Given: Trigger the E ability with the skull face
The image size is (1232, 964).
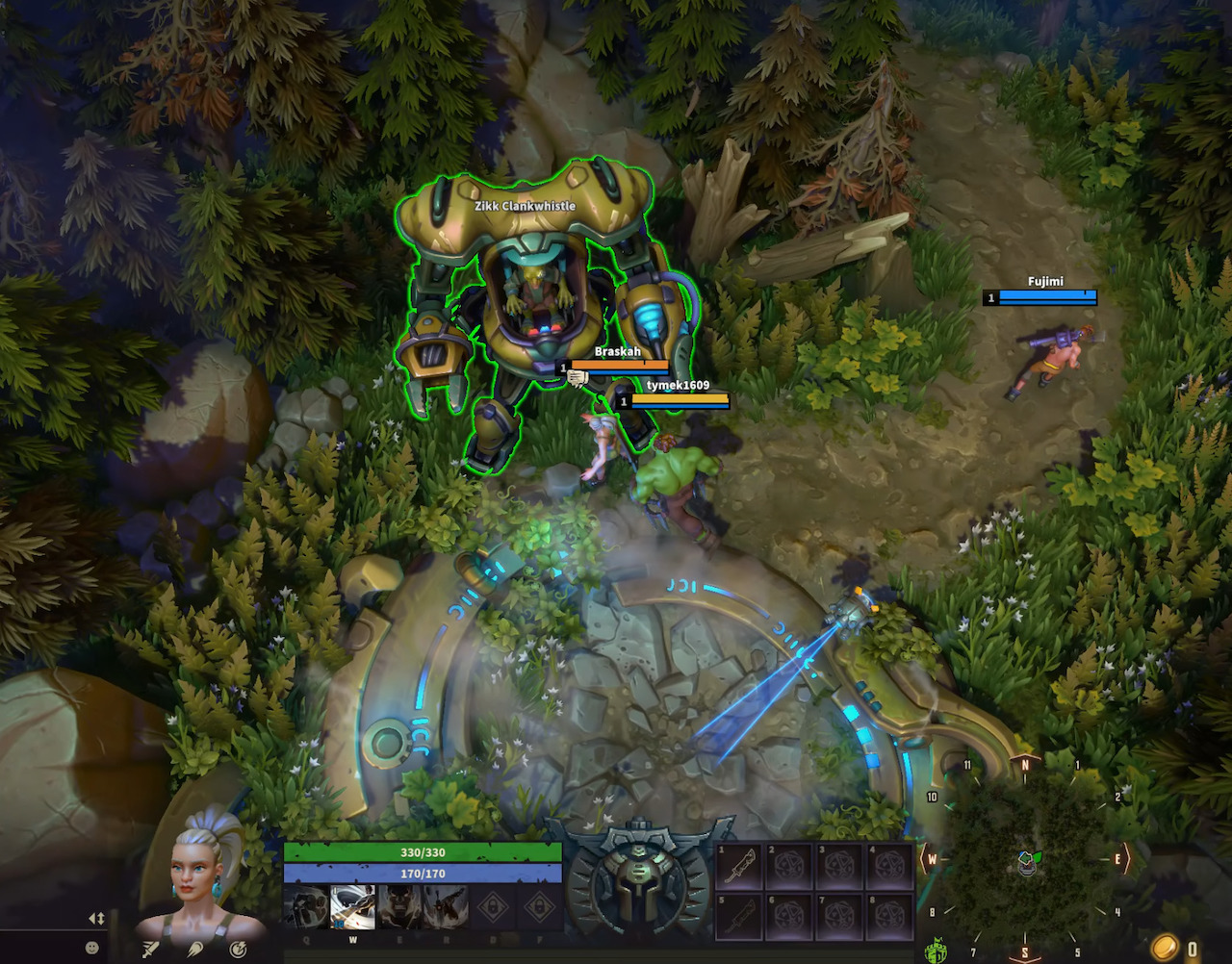Looking at the screenshot, I should (398, 906).
